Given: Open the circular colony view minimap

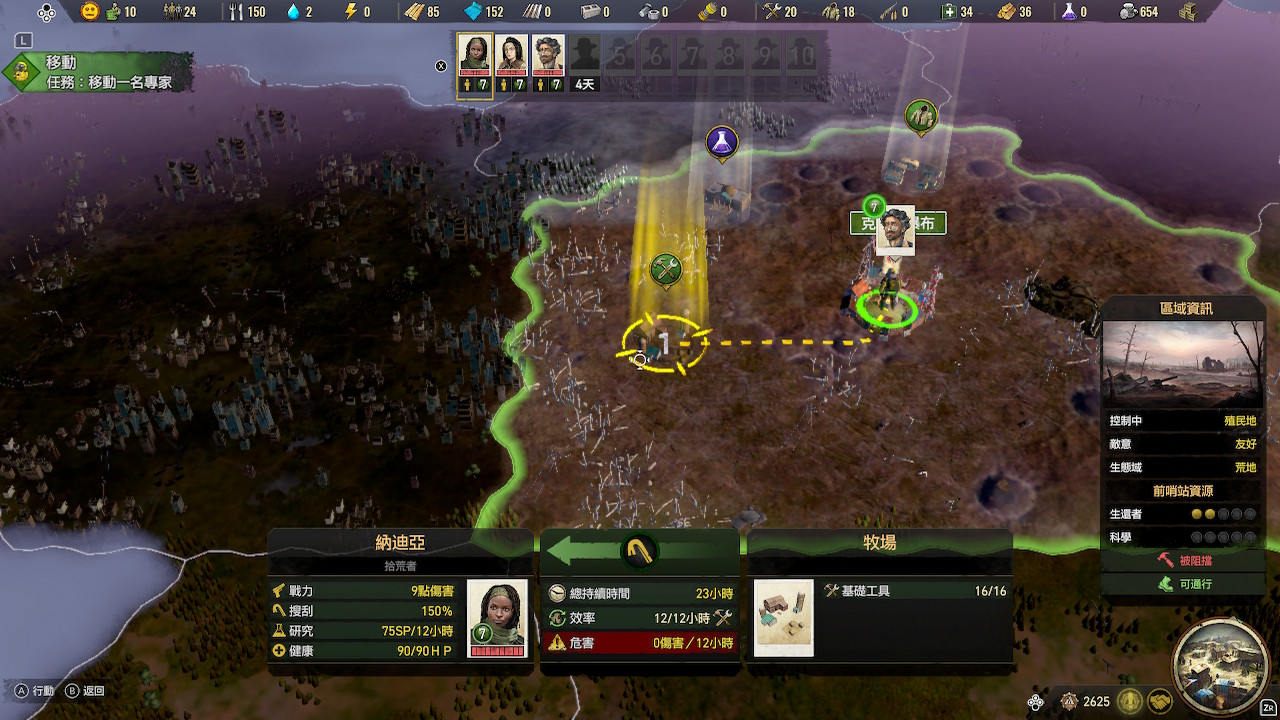Looking at the screenshot, I should pos(1217,663).
